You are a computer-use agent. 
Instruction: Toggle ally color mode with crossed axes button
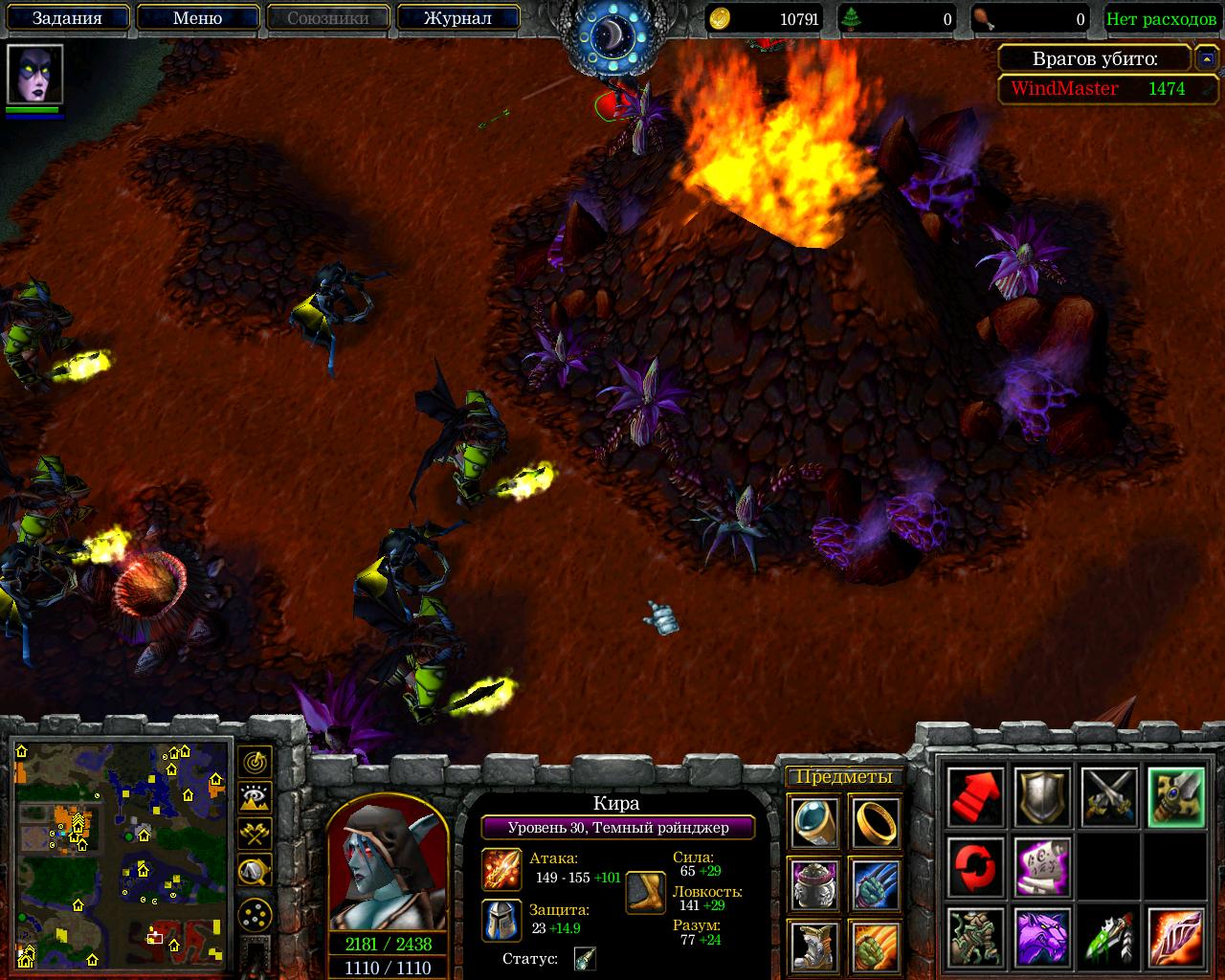pos(255,834)
